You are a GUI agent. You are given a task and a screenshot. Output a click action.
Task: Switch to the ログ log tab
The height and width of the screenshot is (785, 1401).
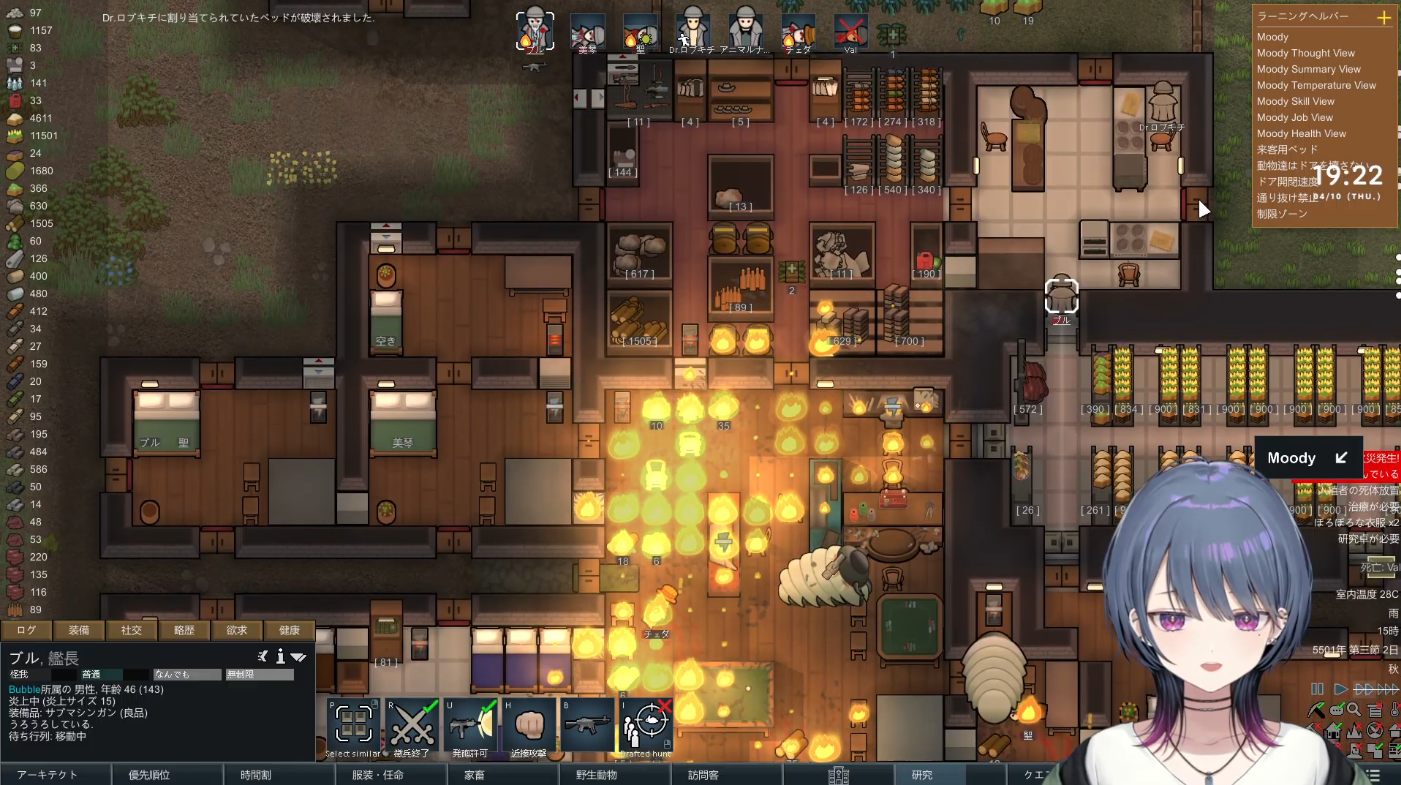(26, 630)
